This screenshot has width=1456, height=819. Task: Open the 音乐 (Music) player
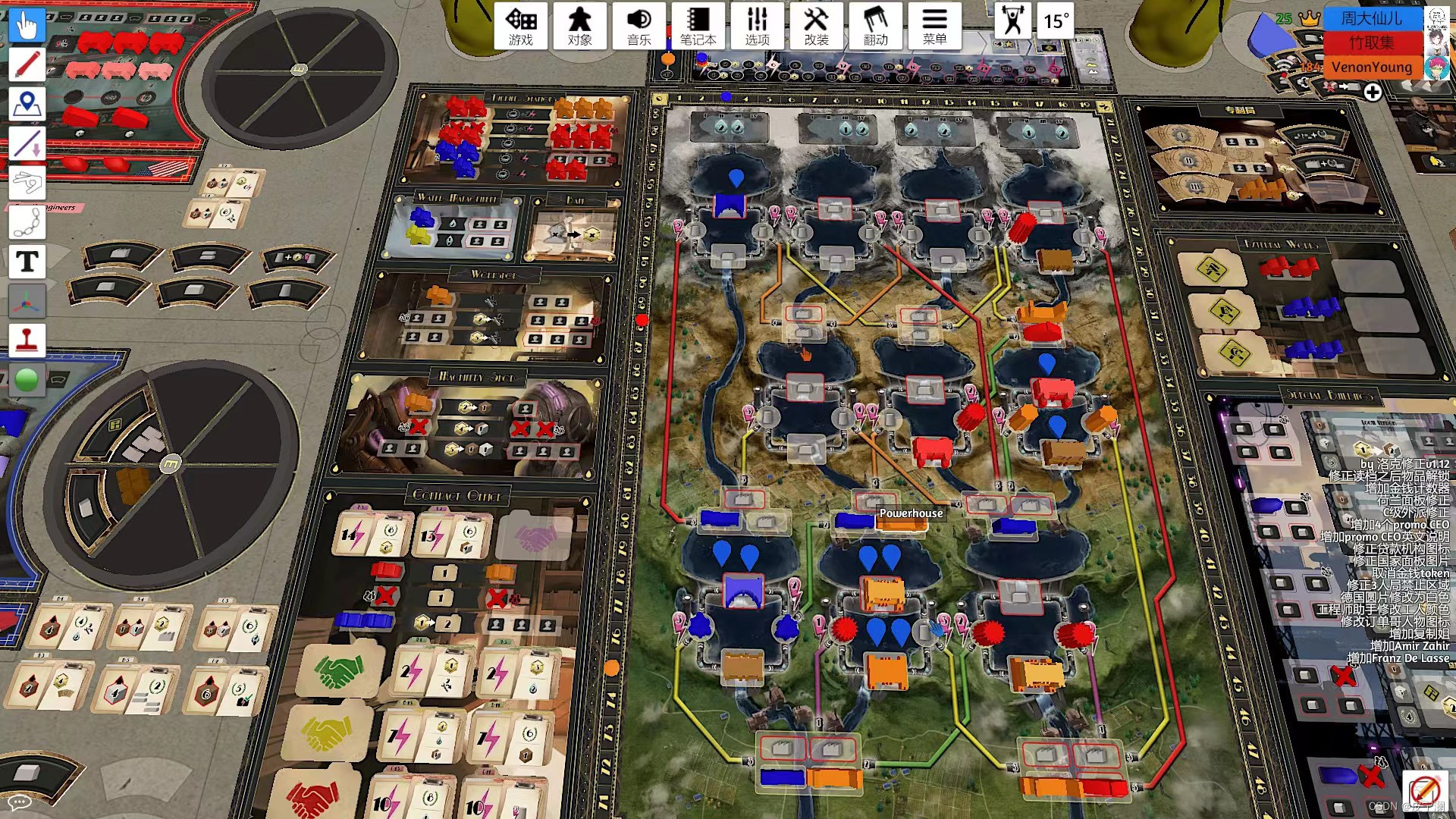[639, 26]
